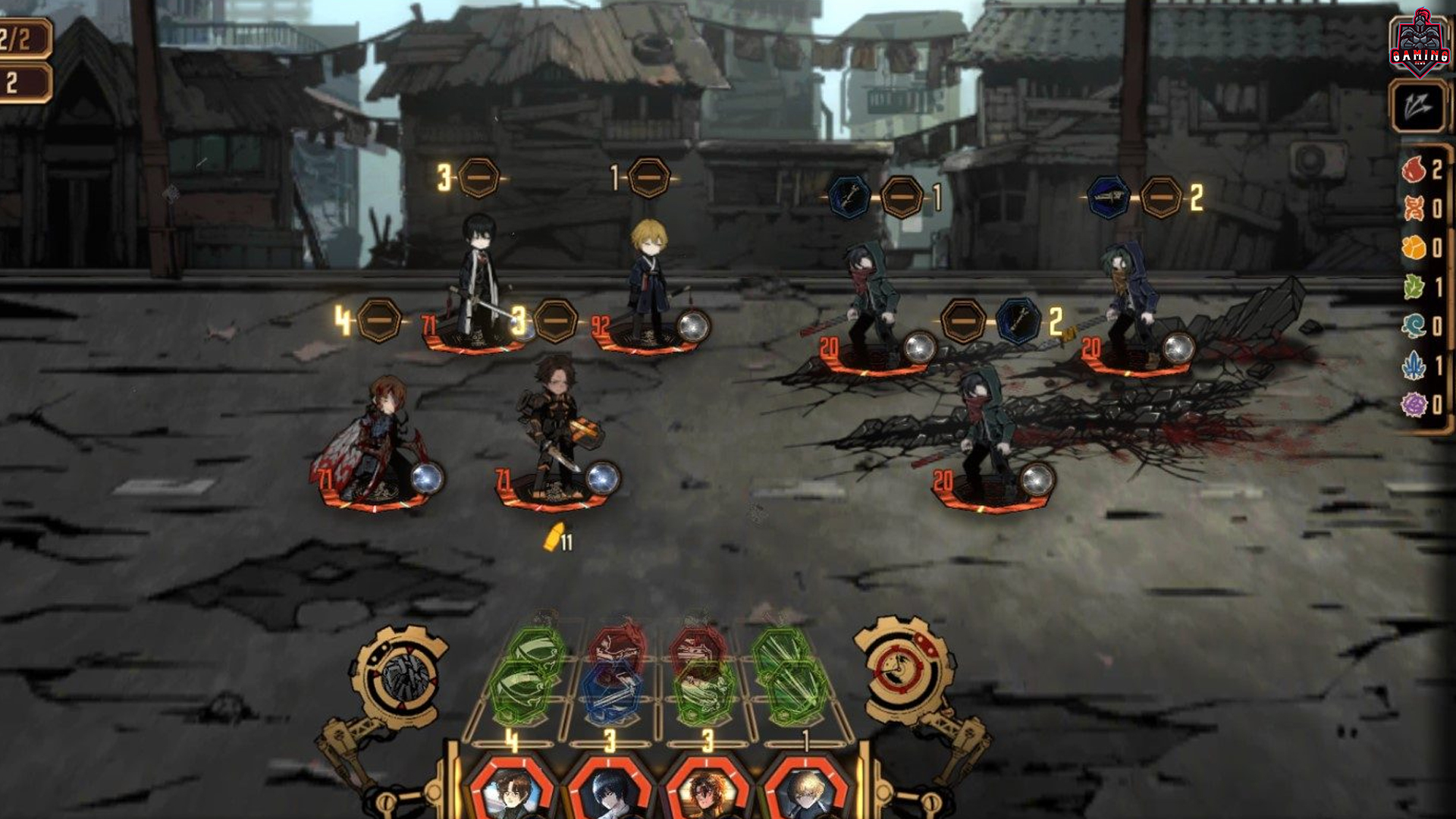The width and height of the screenshot is (1456, 819).
Task: Click the Gaming knight logo overlay
Action: (1419, 43)
